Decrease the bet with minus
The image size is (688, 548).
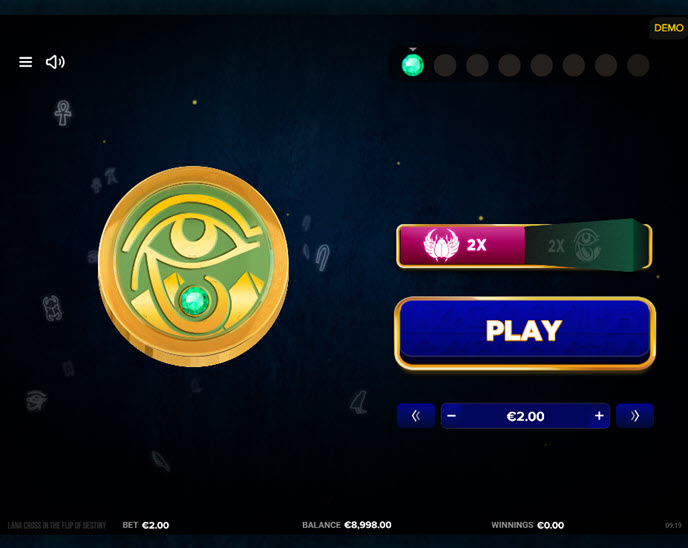coord(452,416)
